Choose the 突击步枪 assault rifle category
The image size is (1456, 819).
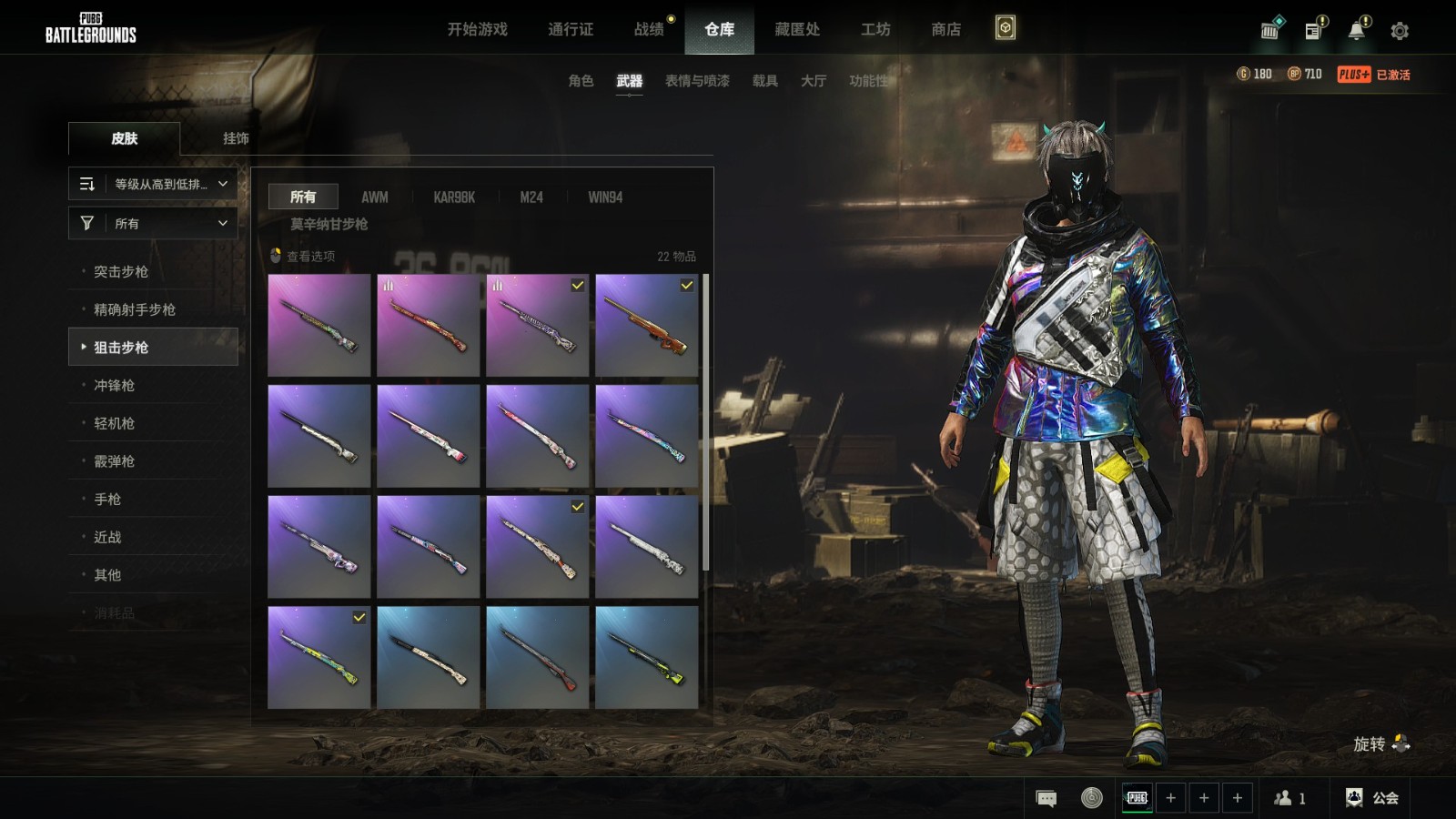121,271
